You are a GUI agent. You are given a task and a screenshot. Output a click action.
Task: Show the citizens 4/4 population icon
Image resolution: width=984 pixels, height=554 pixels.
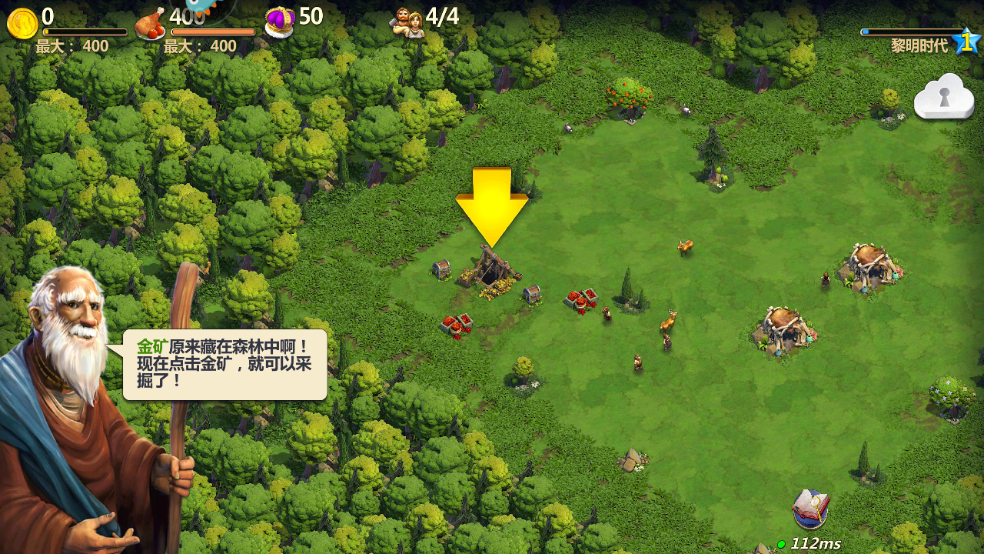(x=407, y=21)
